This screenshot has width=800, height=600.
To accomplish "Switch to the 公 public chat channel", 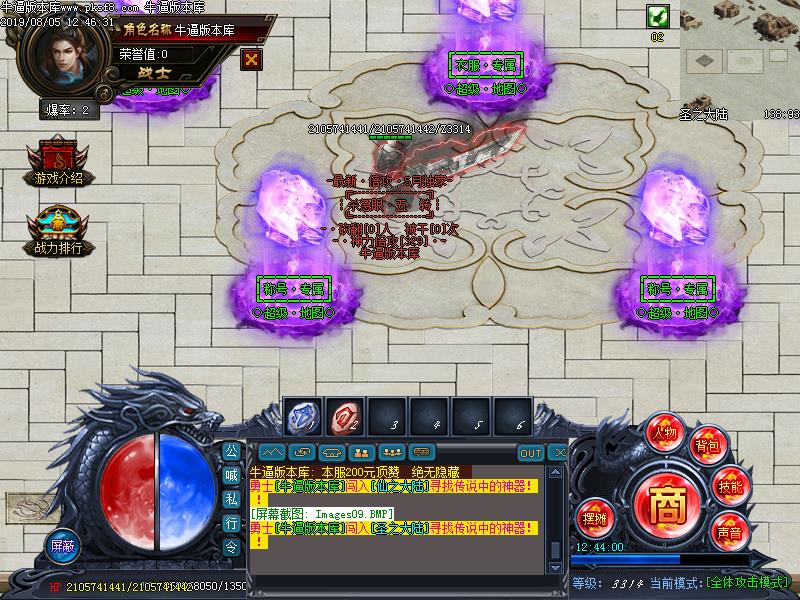I will pyautogui.click(x=231, y=451).
